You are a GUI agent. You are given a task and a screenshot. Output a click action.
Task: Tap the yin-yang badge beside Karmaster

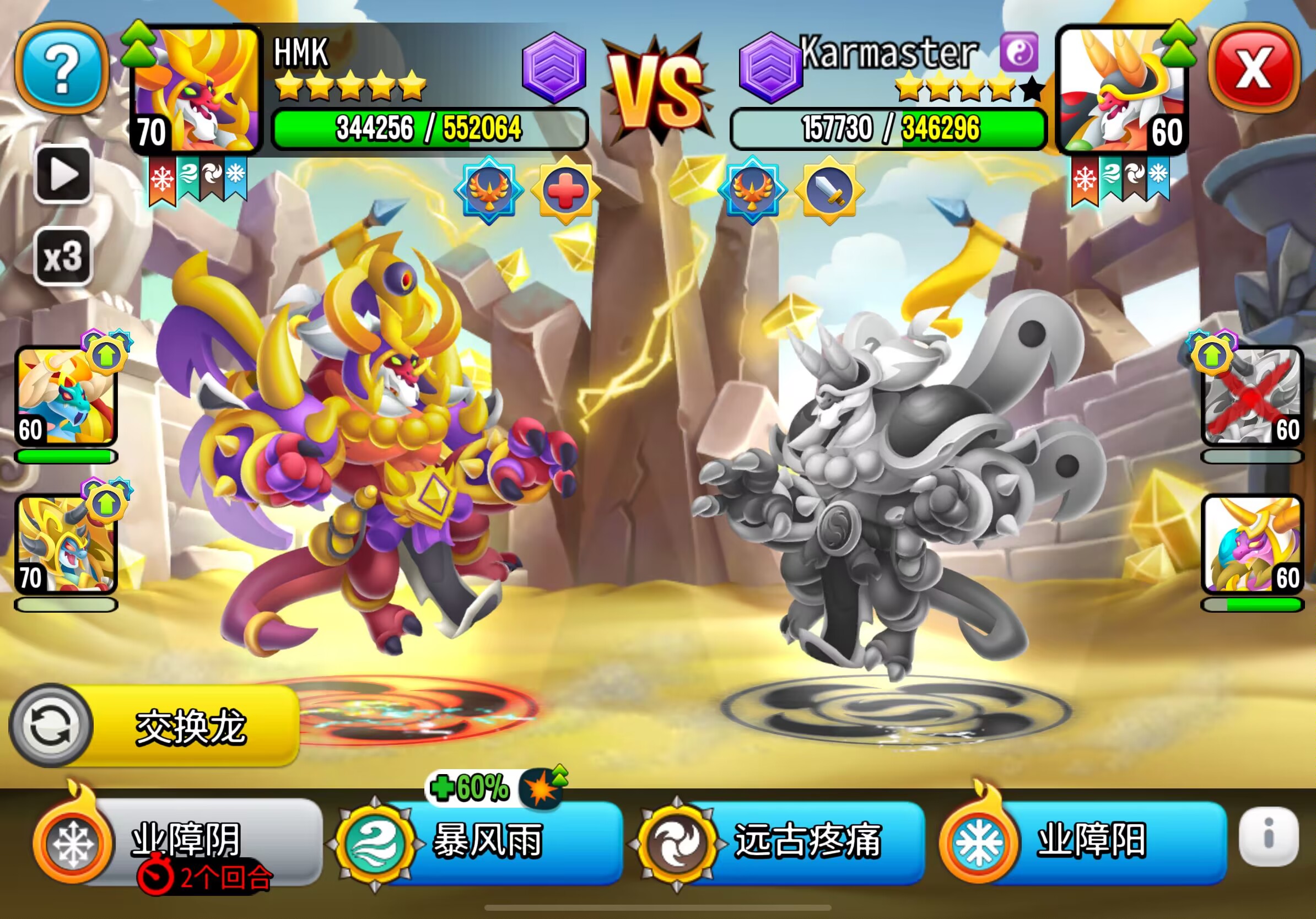coord(1018,52)
